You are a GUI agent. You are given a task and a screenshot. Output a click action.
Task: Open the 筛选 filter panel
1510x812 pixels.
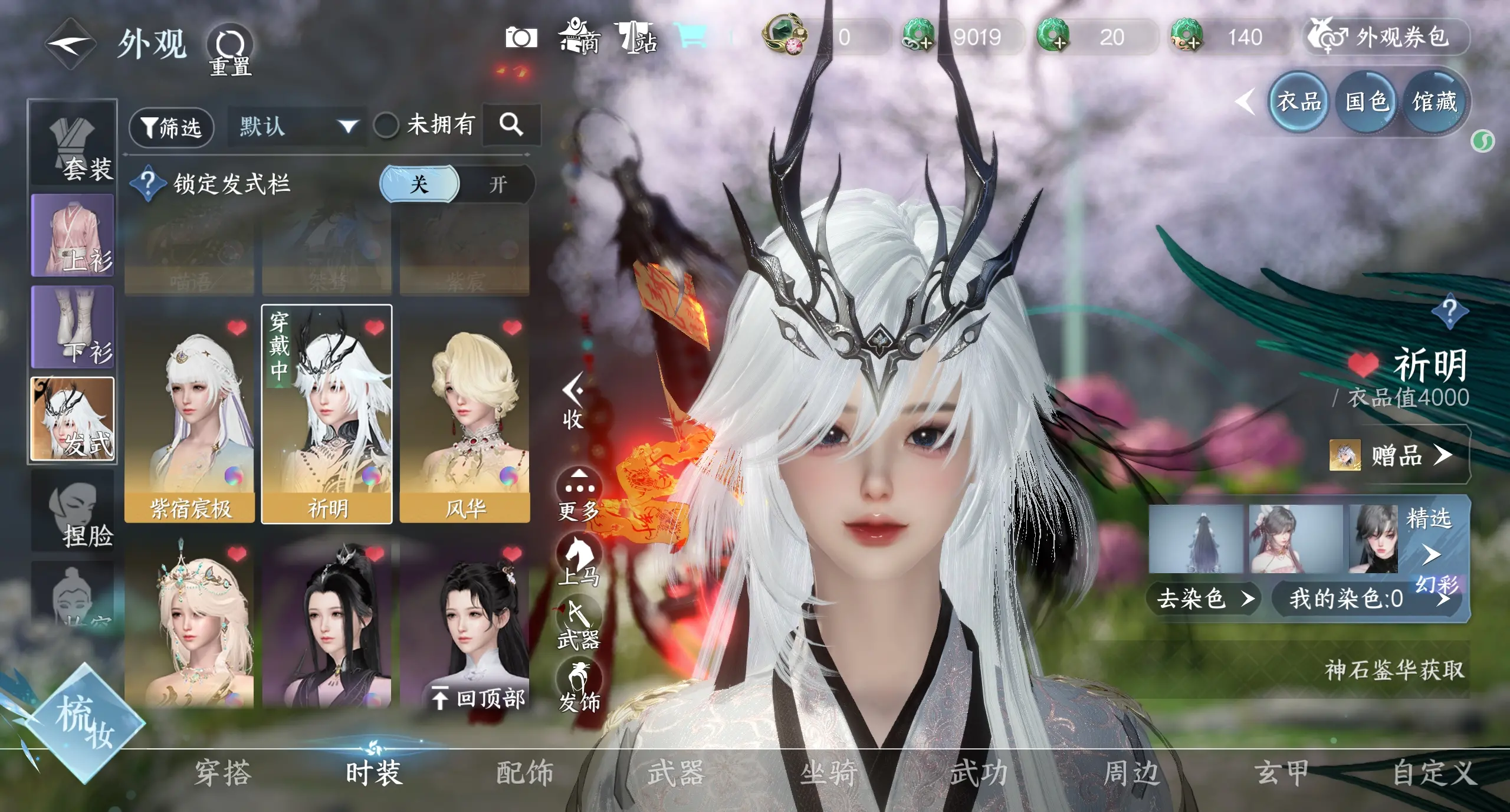(x=171, y=127)
